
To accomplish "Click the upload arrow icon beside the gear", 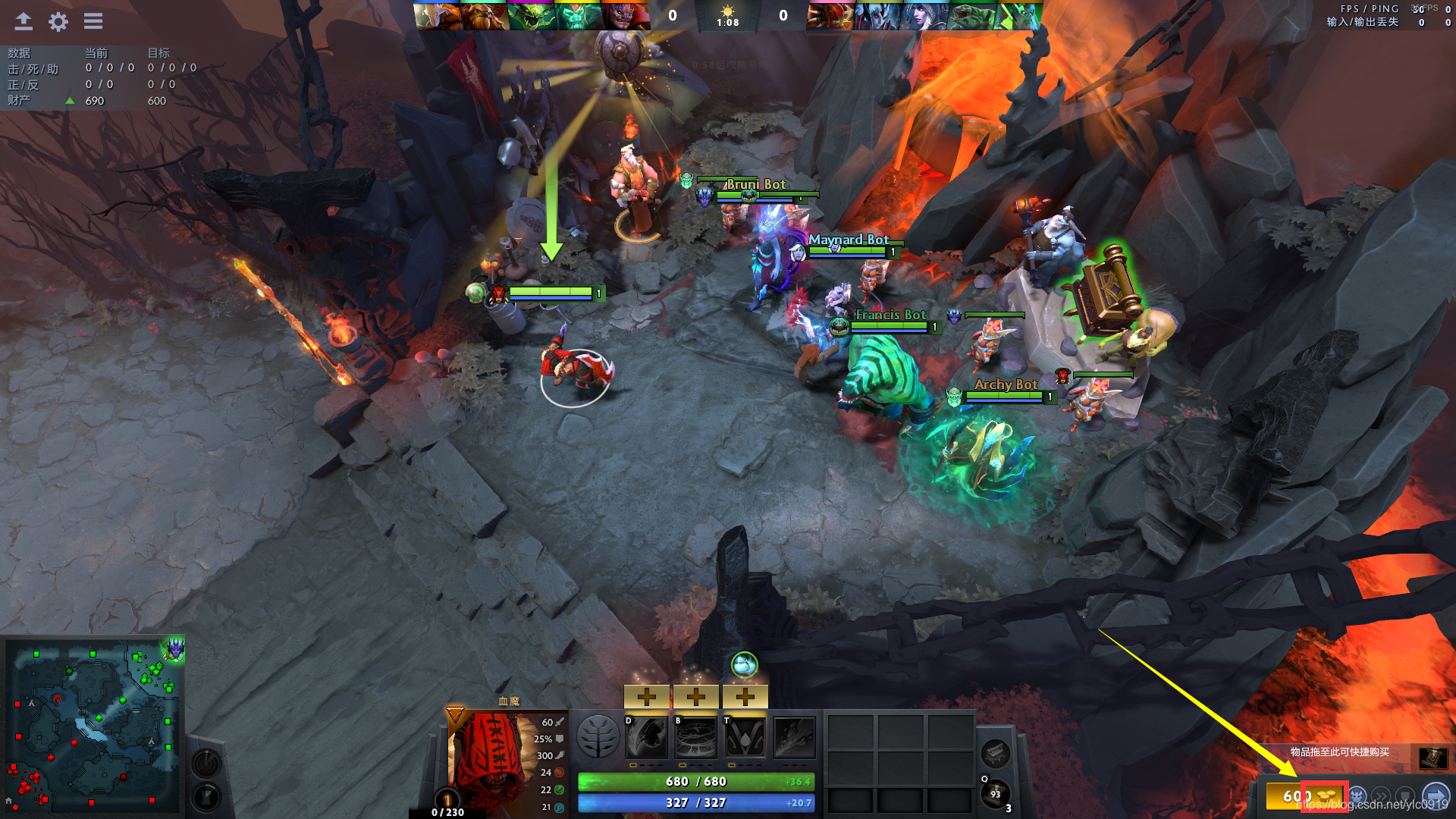I will tap(24, 21).
